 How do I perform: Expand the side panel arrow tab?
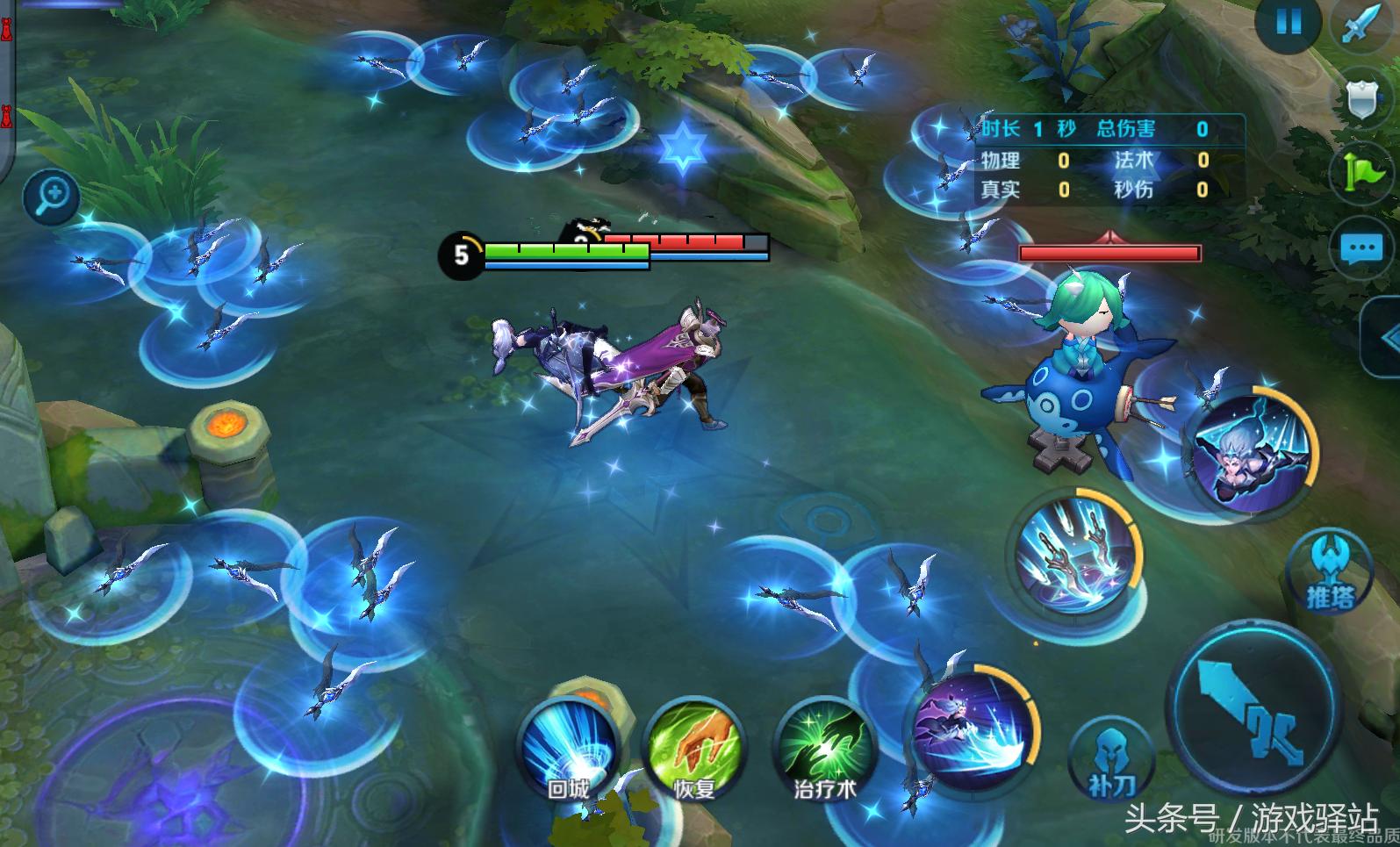[x=1382, y=337]
